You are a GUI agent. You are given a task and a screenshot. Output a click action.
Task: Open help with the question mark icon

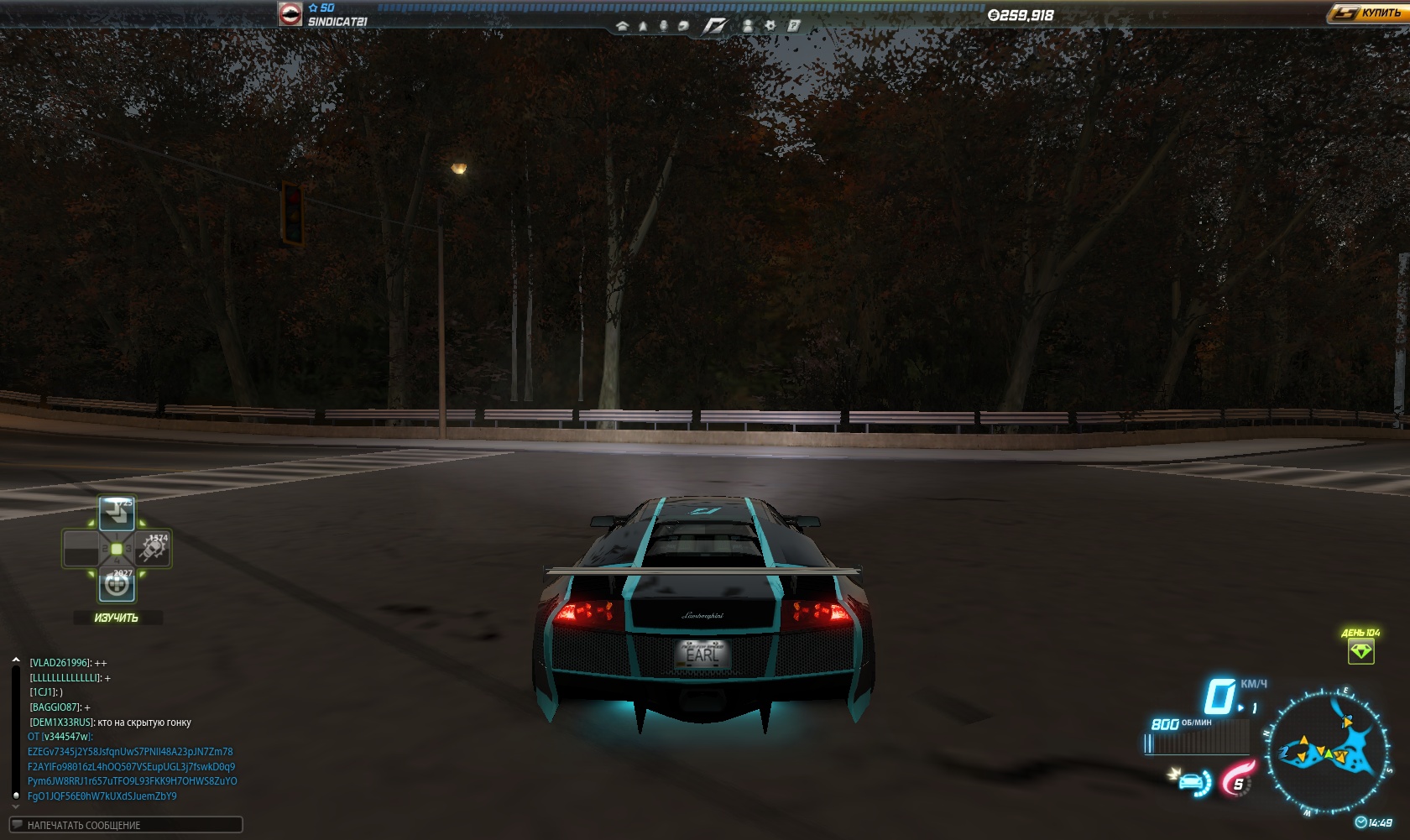(793, 26)
